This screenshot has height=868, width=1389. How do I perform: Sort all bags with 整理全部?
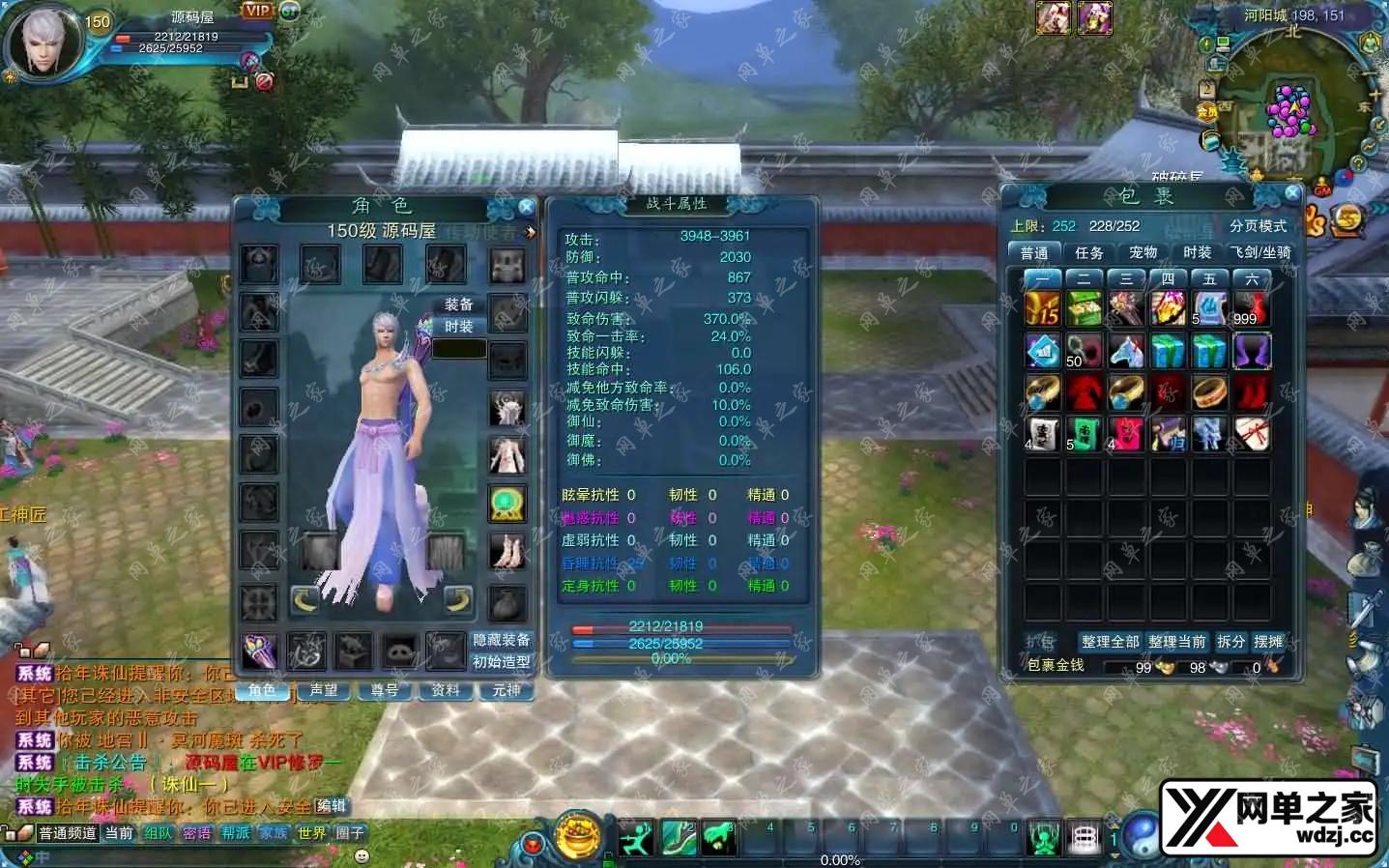(1110, 642)
